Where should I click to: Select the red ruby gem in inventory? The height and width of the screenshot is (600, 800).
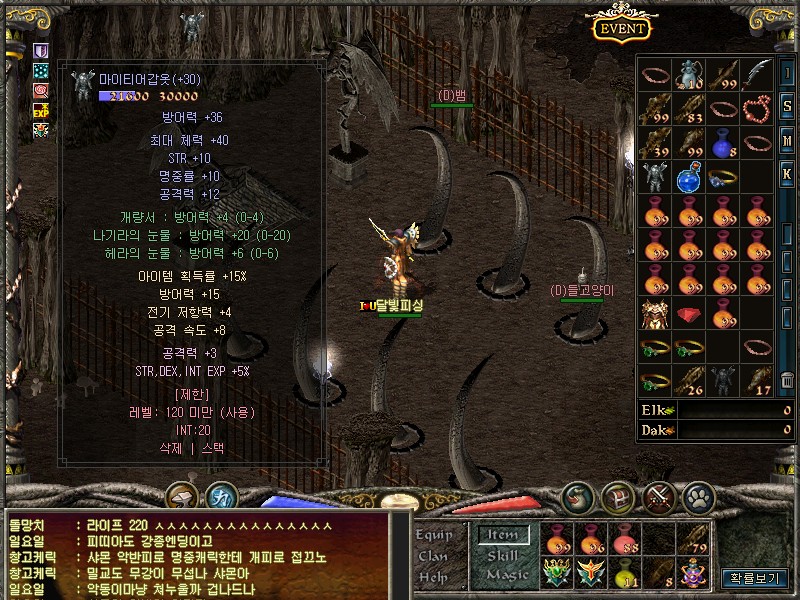(689, 314)
